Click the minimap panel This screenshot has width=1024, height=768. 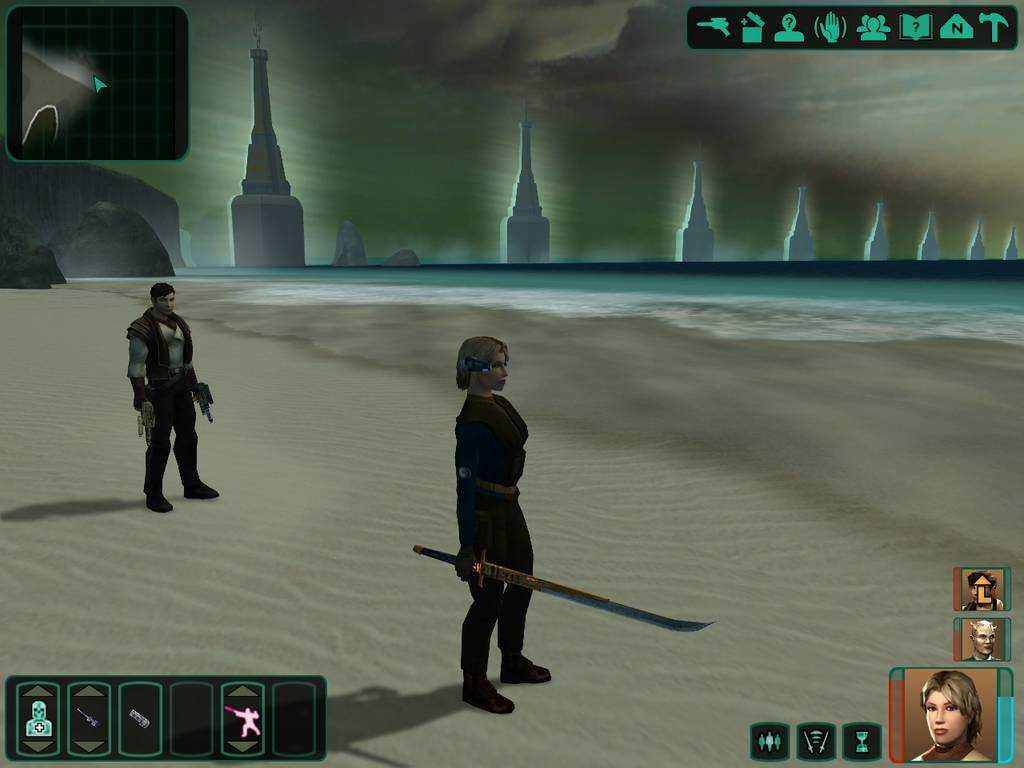coord(97,83)
